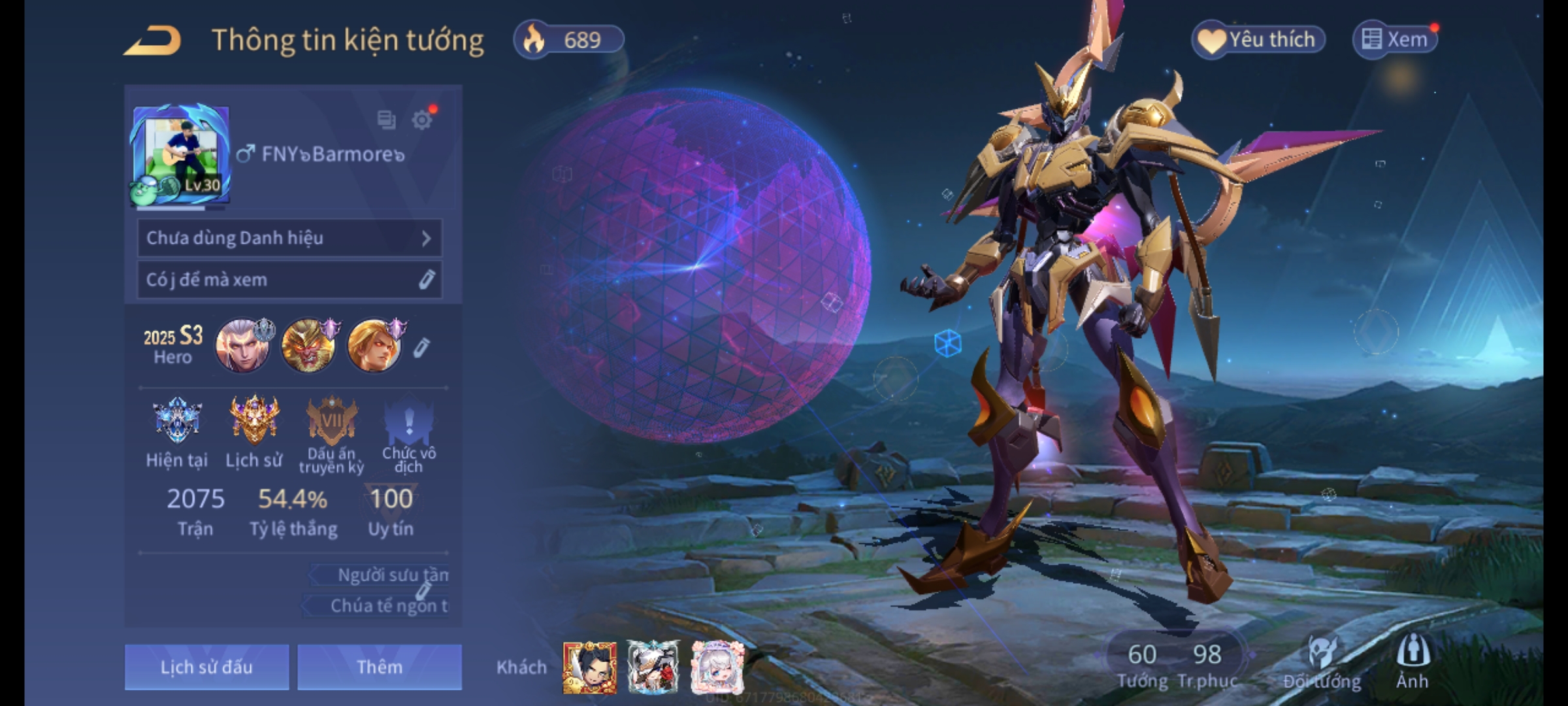Open profile settings gear icon
The image size is (1568, 706).
[x=422, y=120]
